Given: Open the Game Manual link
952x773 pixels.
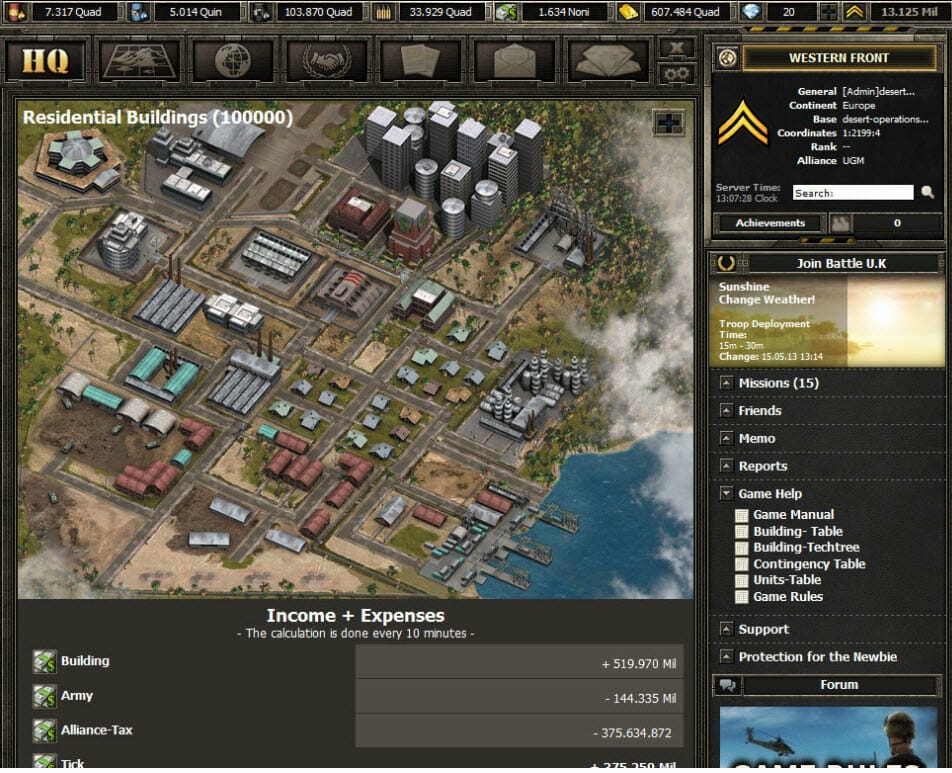Looking at the screenshot, I should pyautogui.click(x=793, y=515).
